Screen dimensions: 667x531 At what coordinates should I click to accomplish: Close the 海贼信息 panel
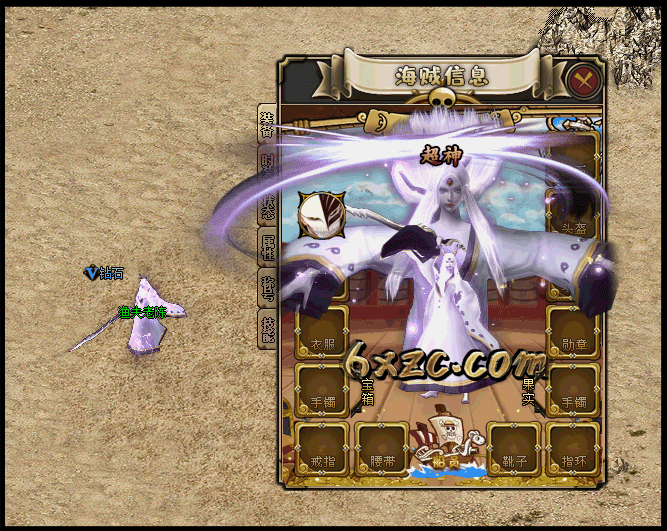[x=581, y=78]
